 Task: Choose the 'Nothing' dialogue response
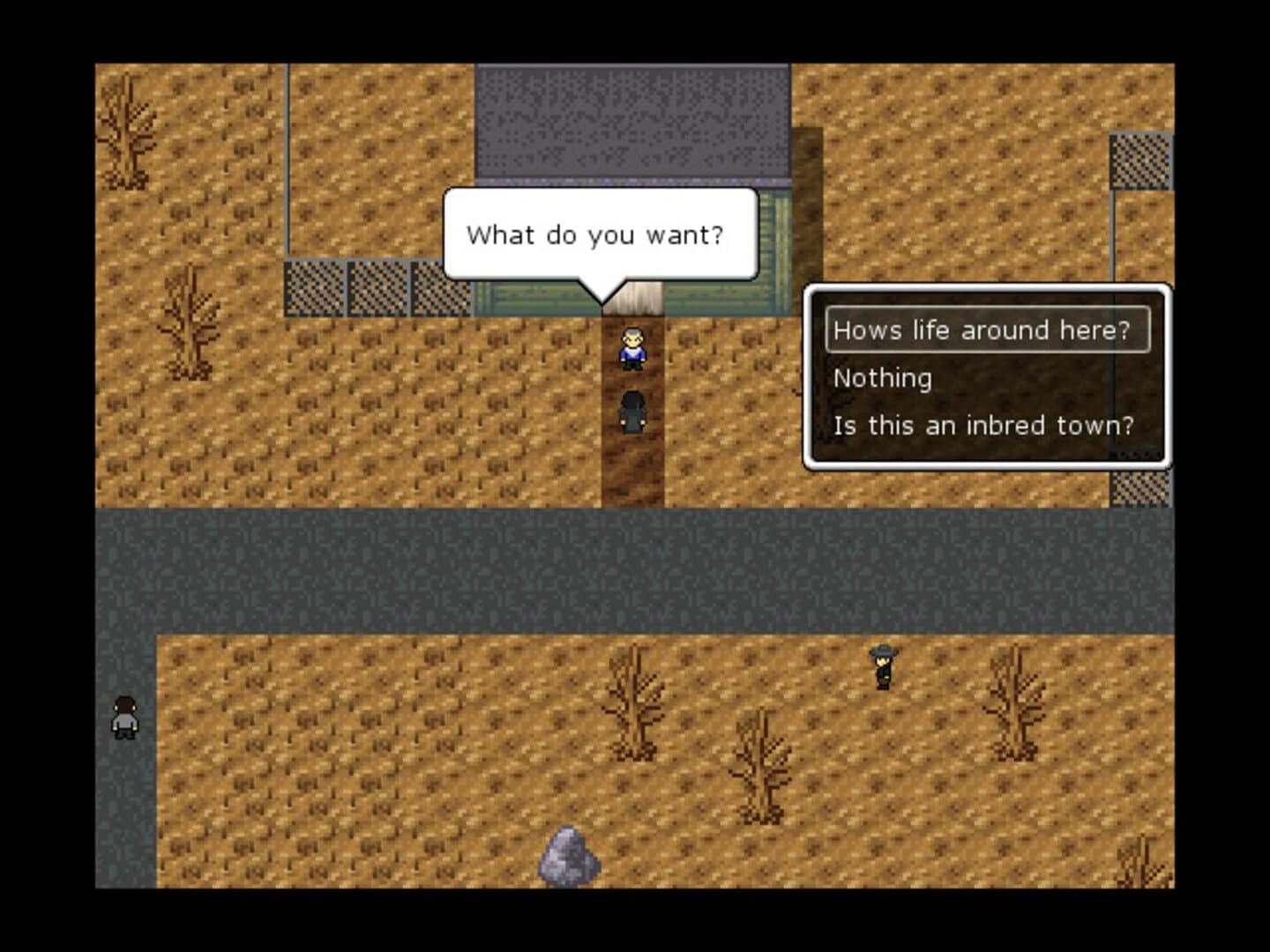coord(882,377)
